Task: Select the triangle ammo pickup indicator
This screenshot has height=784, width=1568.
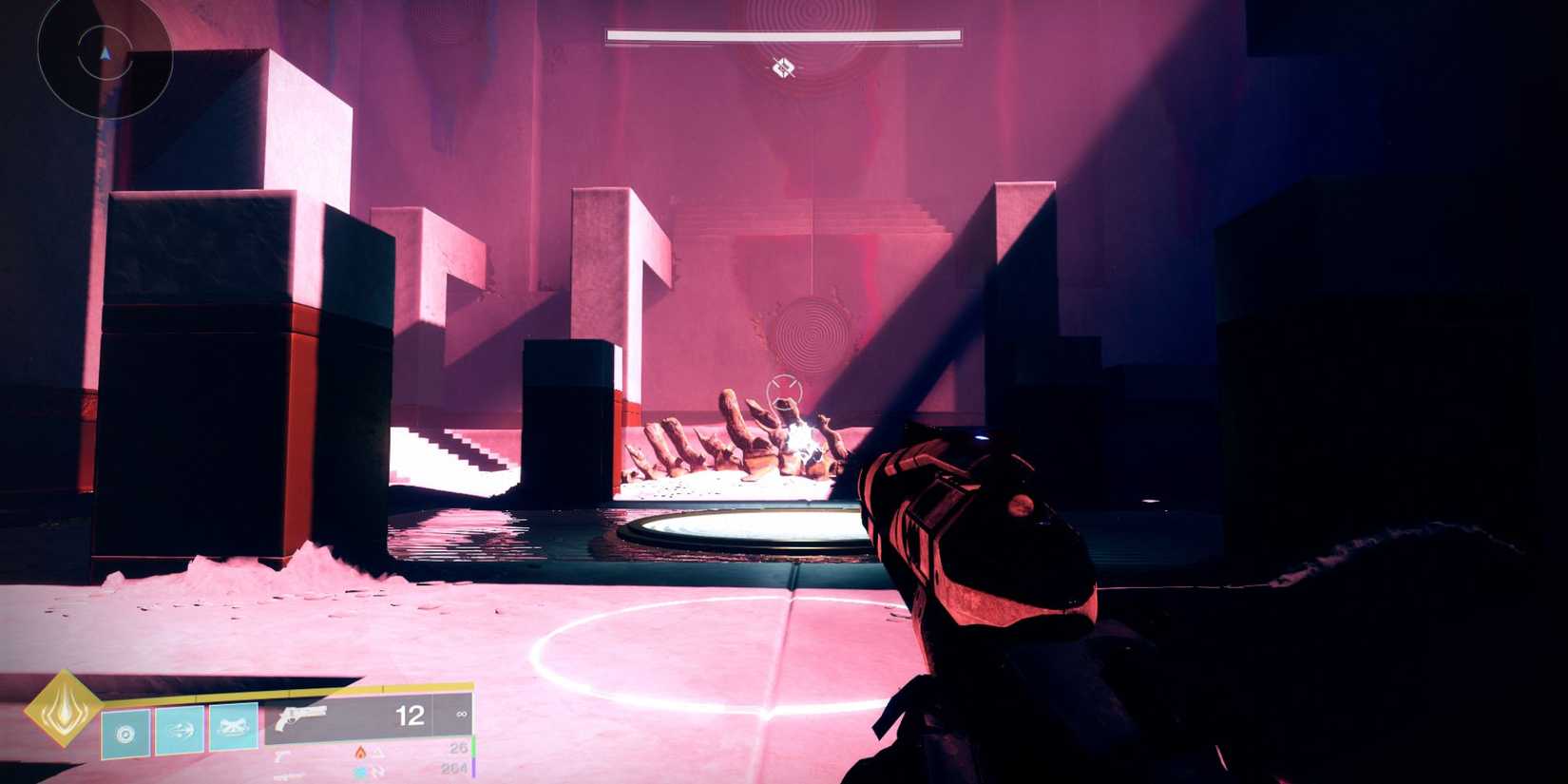Action: 377,751
